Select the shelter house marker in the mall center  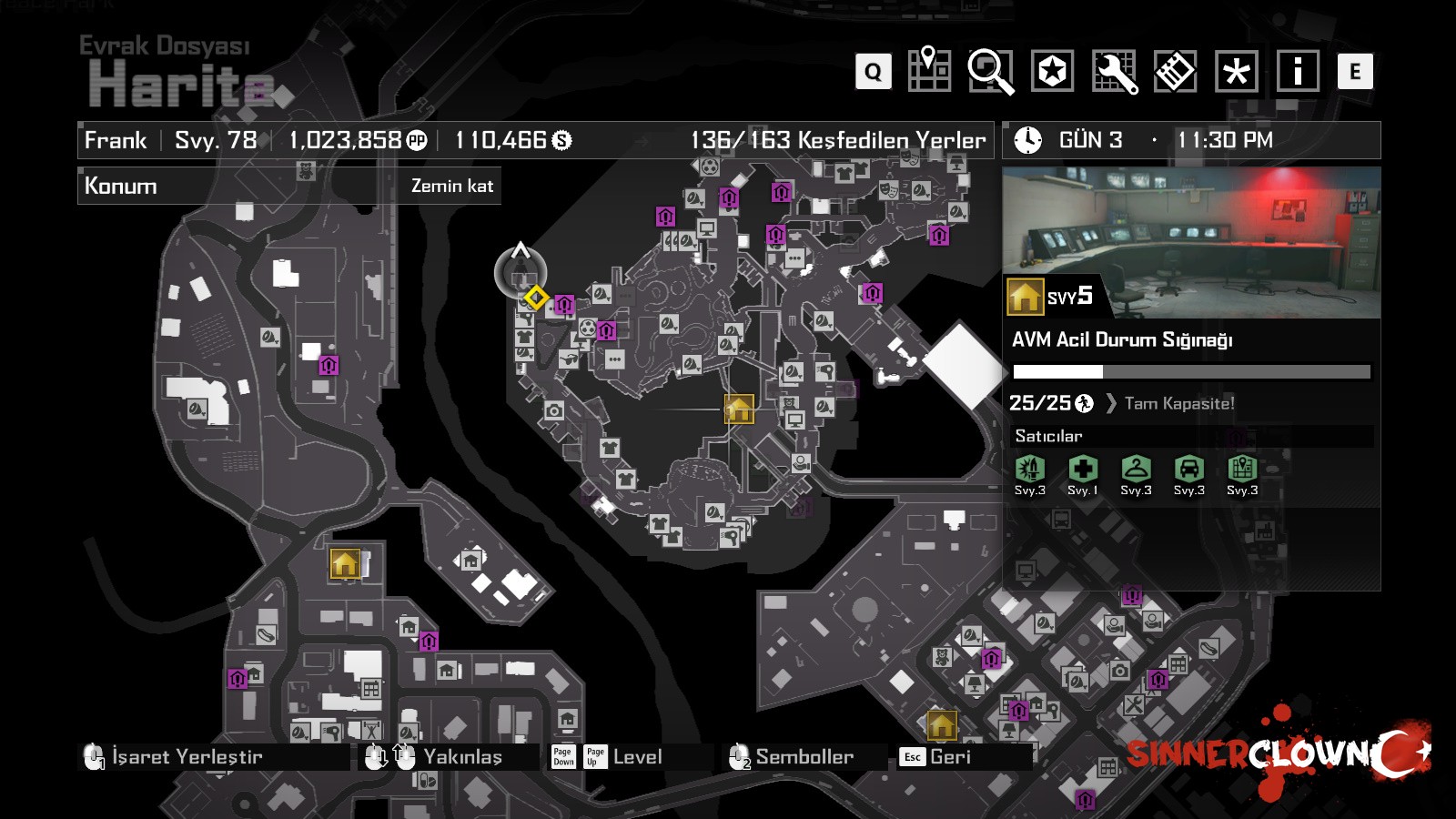coord(739,409)
